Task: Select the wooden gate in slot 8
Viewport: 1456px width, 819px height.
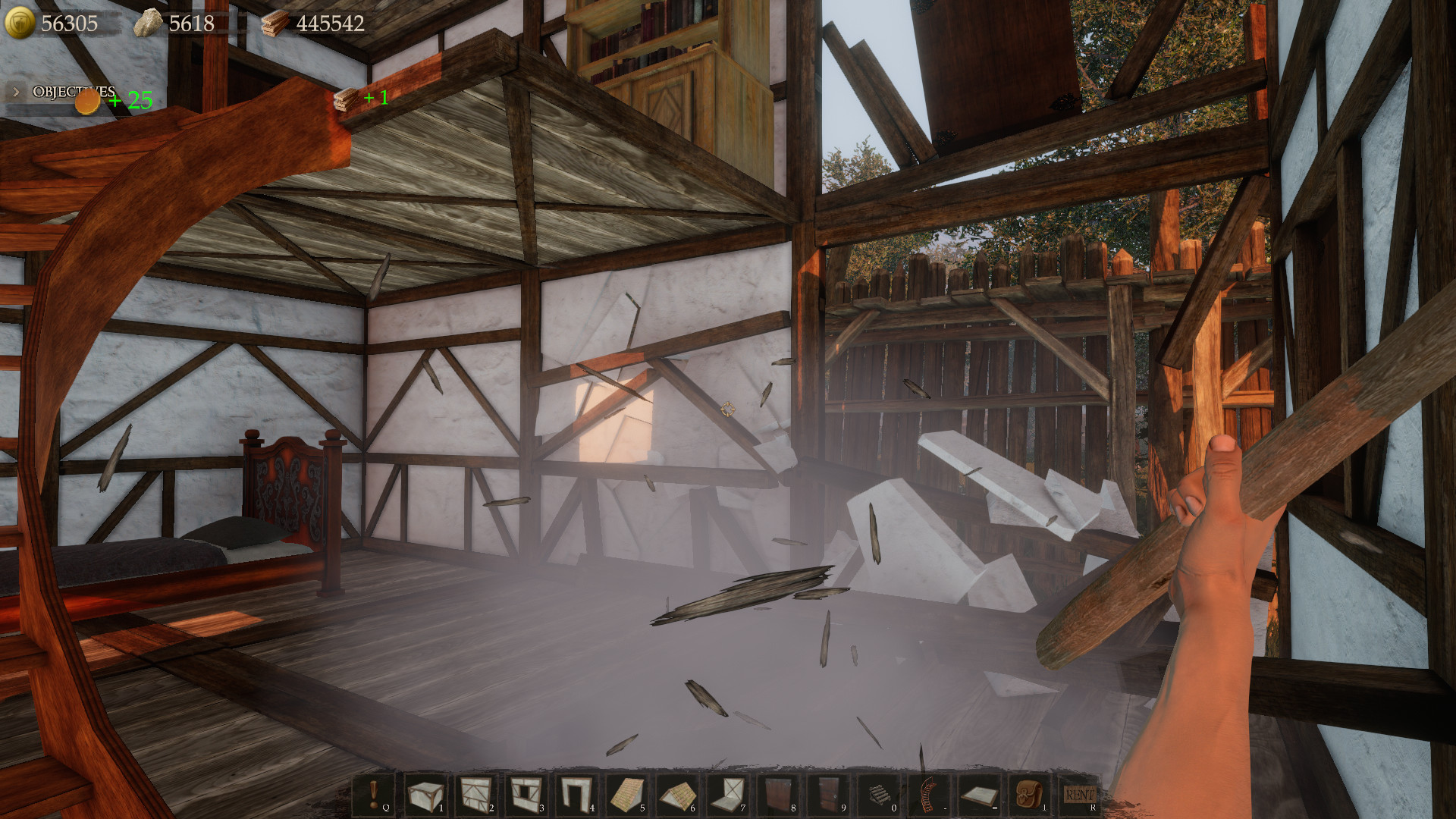Action: (x=778, y=794)
